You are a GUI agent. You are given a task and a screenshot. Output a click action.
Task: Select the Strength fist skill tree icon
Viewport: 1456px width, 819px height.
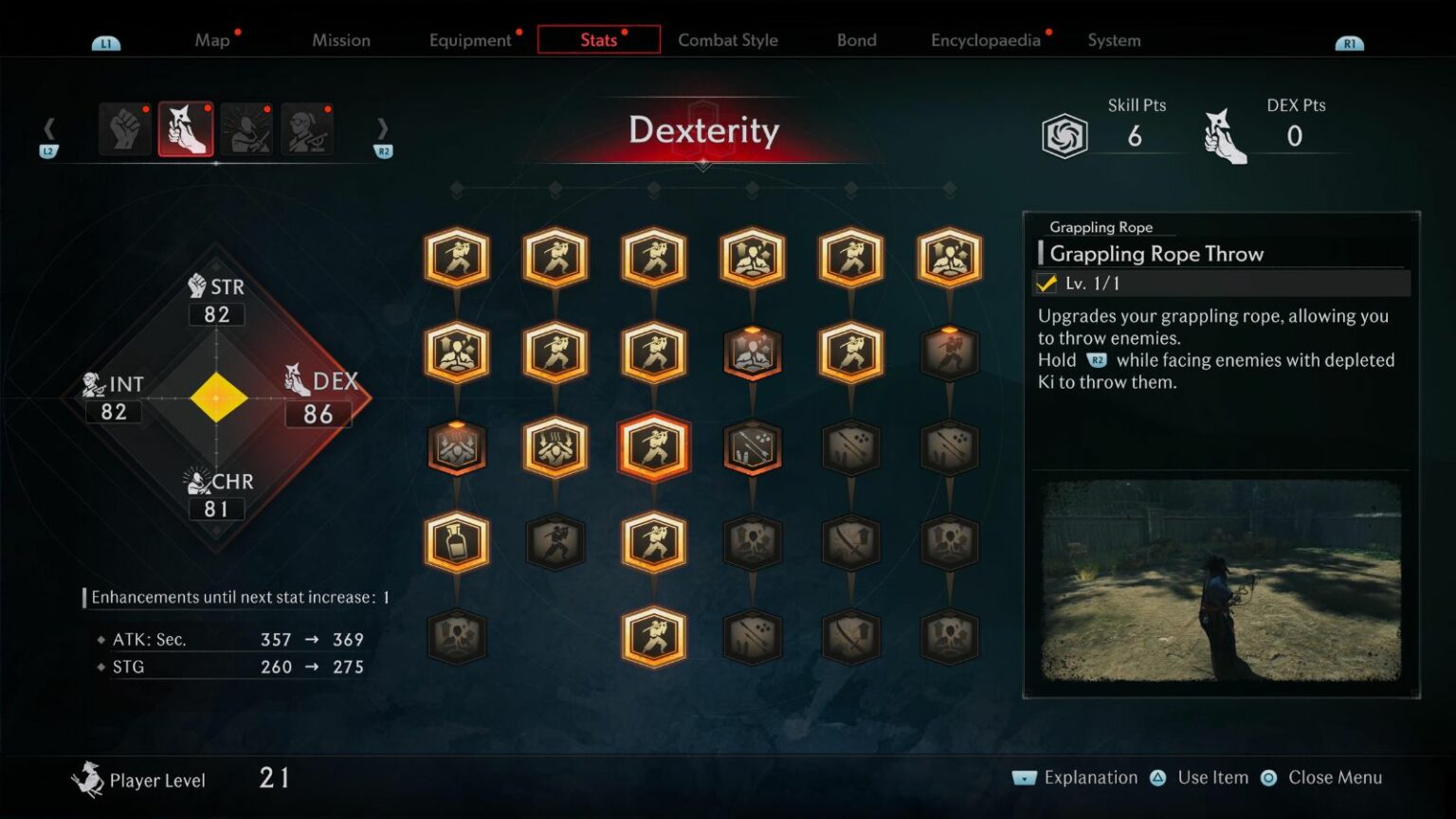[x=124, y=129]
